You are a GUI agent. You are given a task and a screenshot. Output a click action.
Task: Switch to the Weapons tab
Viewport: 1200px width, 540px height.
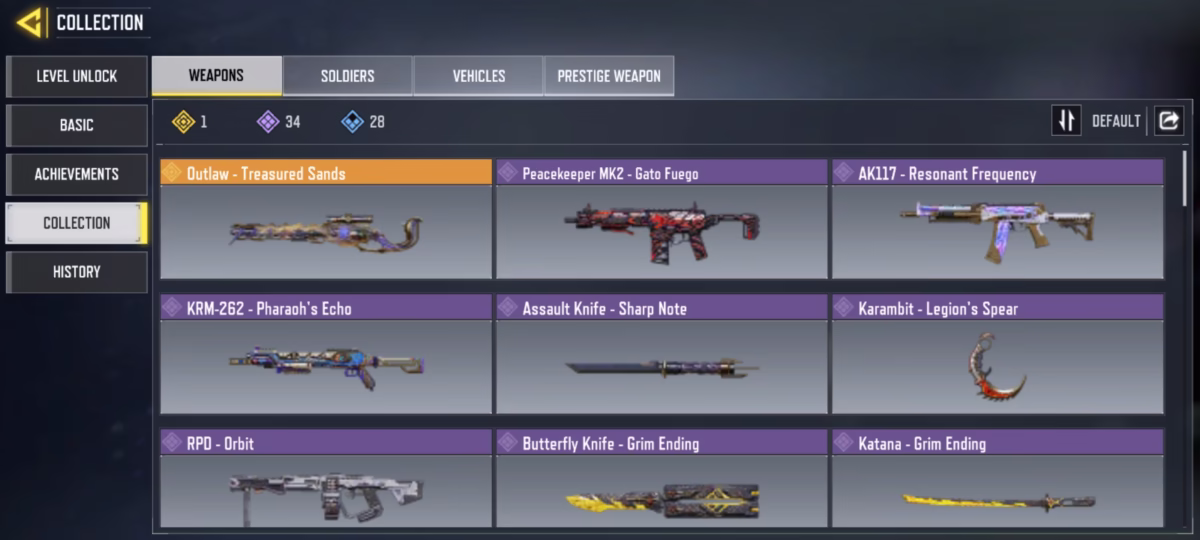(x=216, y=76)
